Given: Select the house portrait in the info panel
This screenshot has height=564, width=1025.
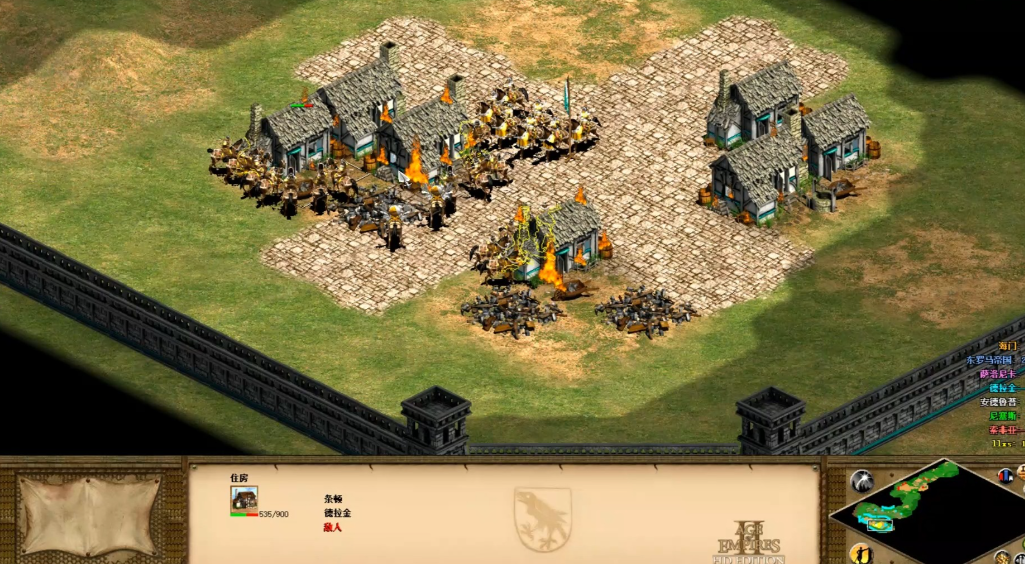Looking at the screenshot, I should [244, 498].
